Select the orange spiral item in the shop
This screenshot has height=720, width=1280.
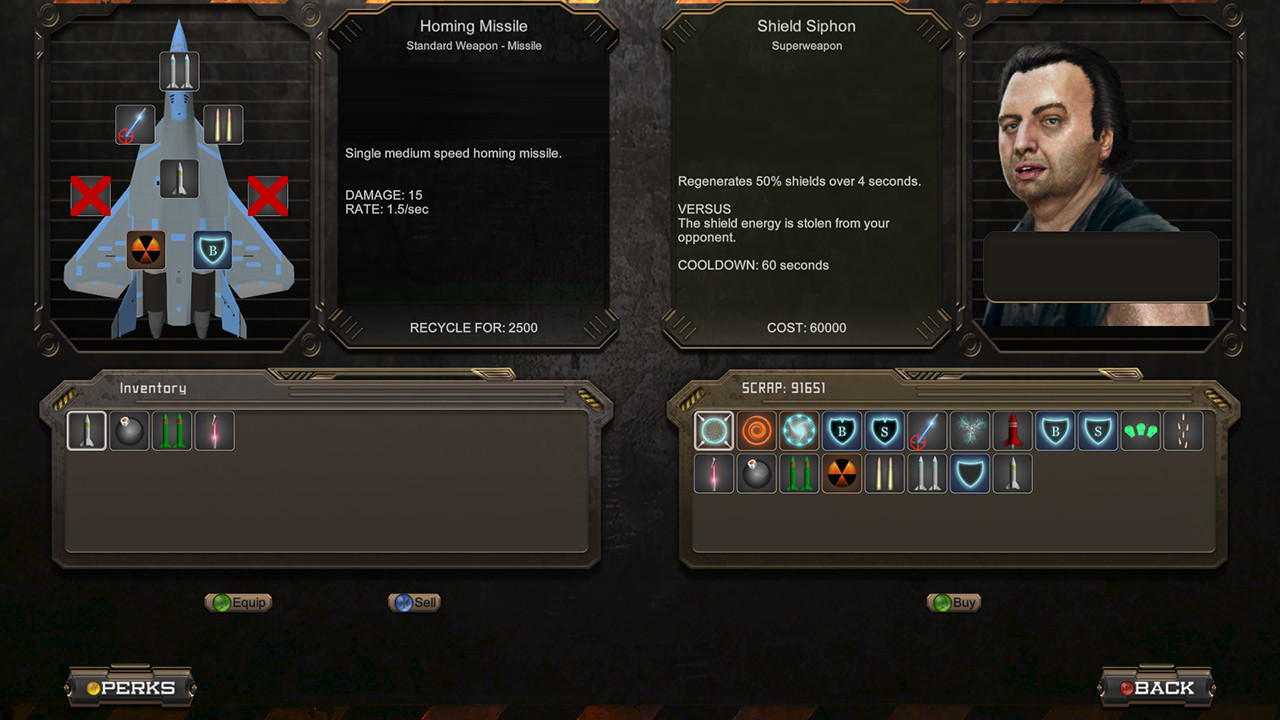pos(757,431)
